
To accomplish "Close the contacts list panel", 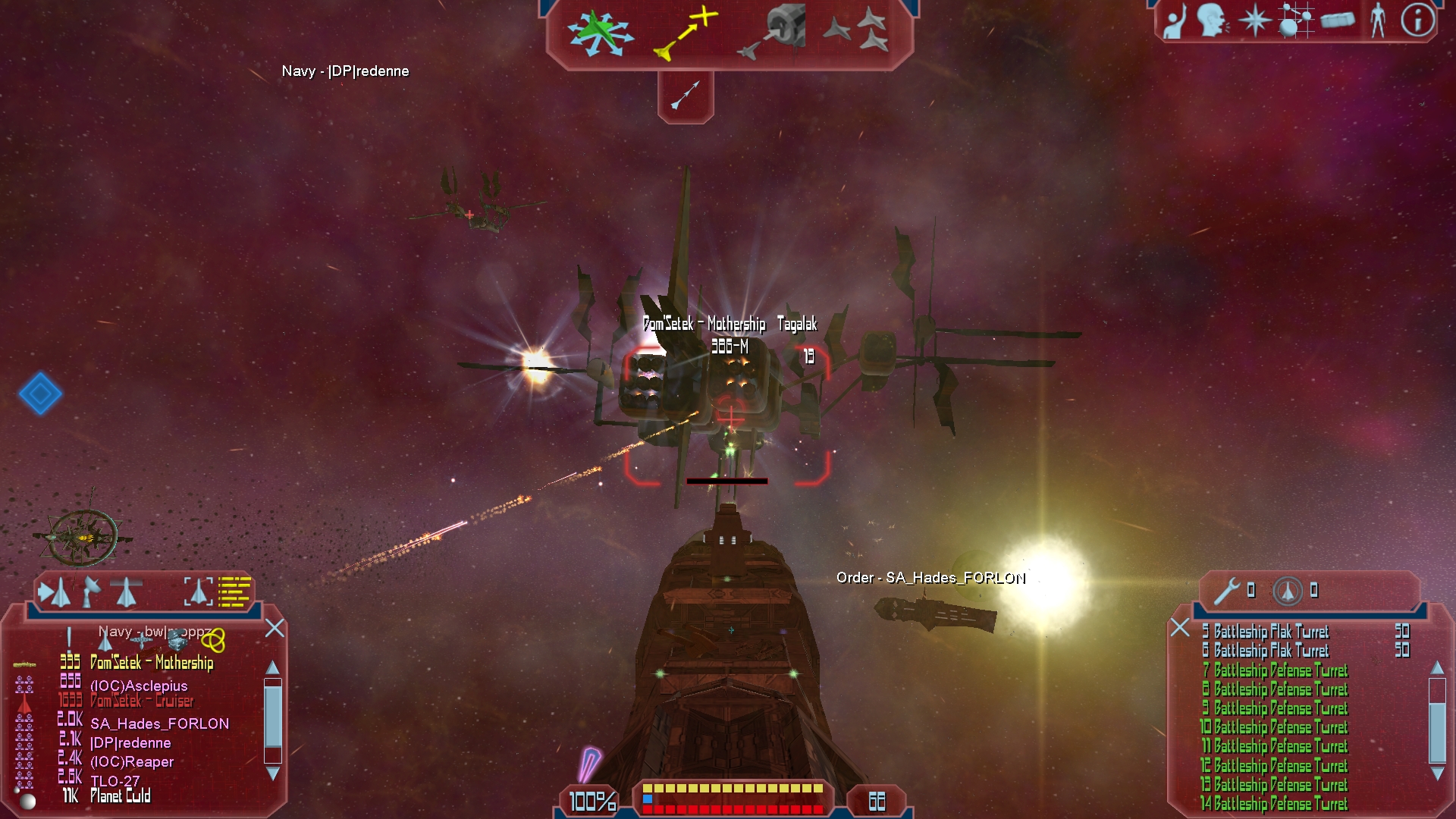I will click(x=275, y=628).
